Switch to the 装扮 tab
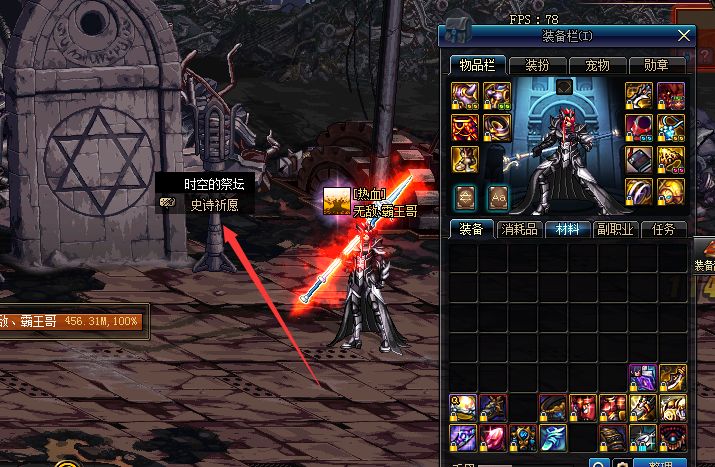The image size is (715, 467). coord(537,66)
